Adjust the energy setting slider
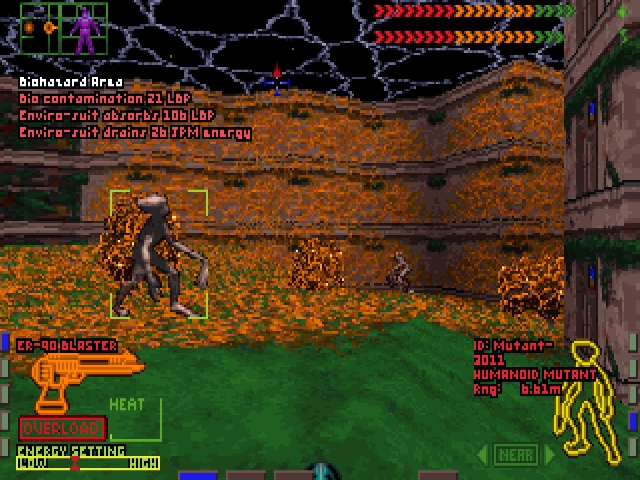 (74, 463)
